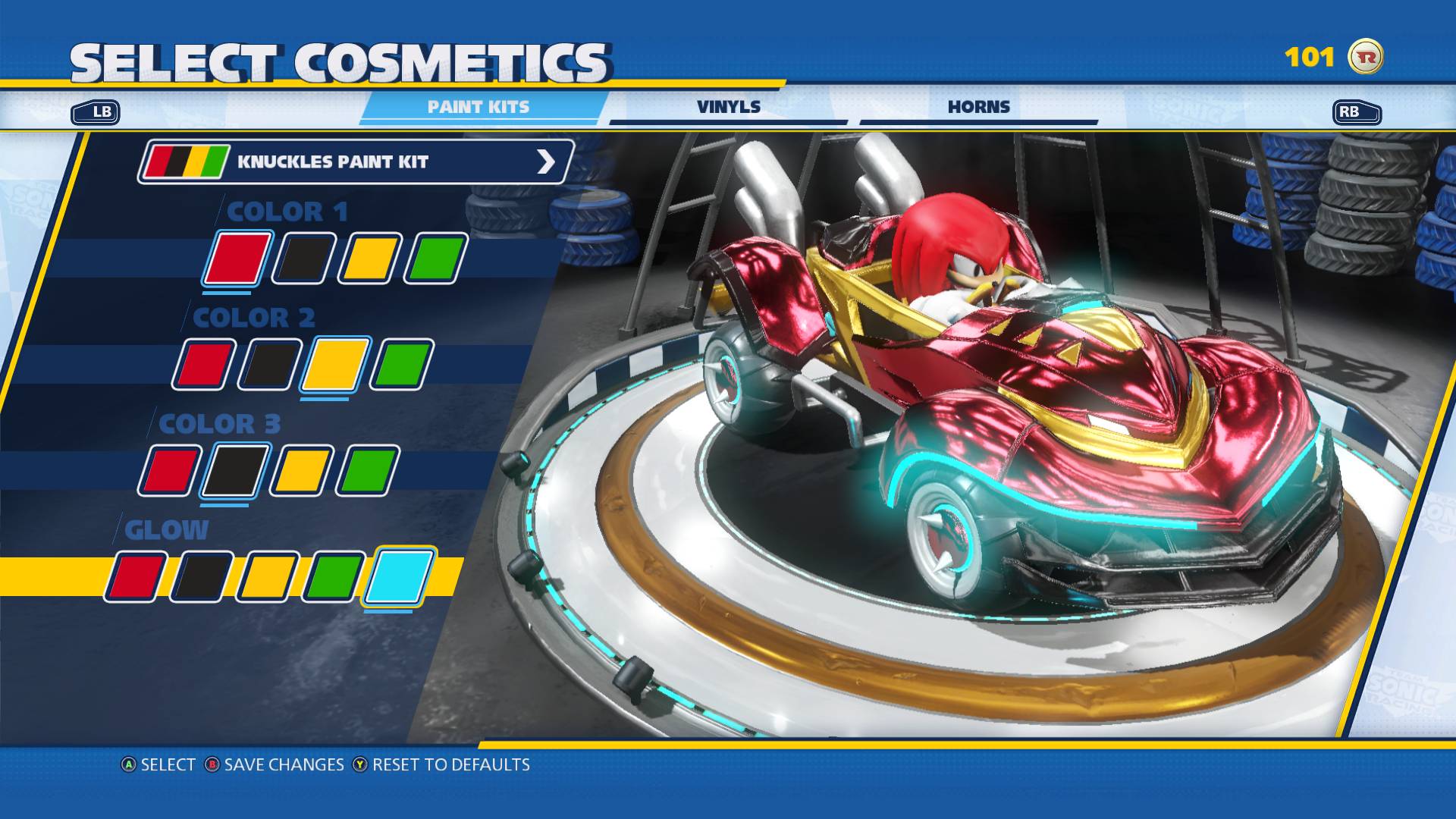Set Glow color to red
The image size is (1456, 819).
pos(136,577)
